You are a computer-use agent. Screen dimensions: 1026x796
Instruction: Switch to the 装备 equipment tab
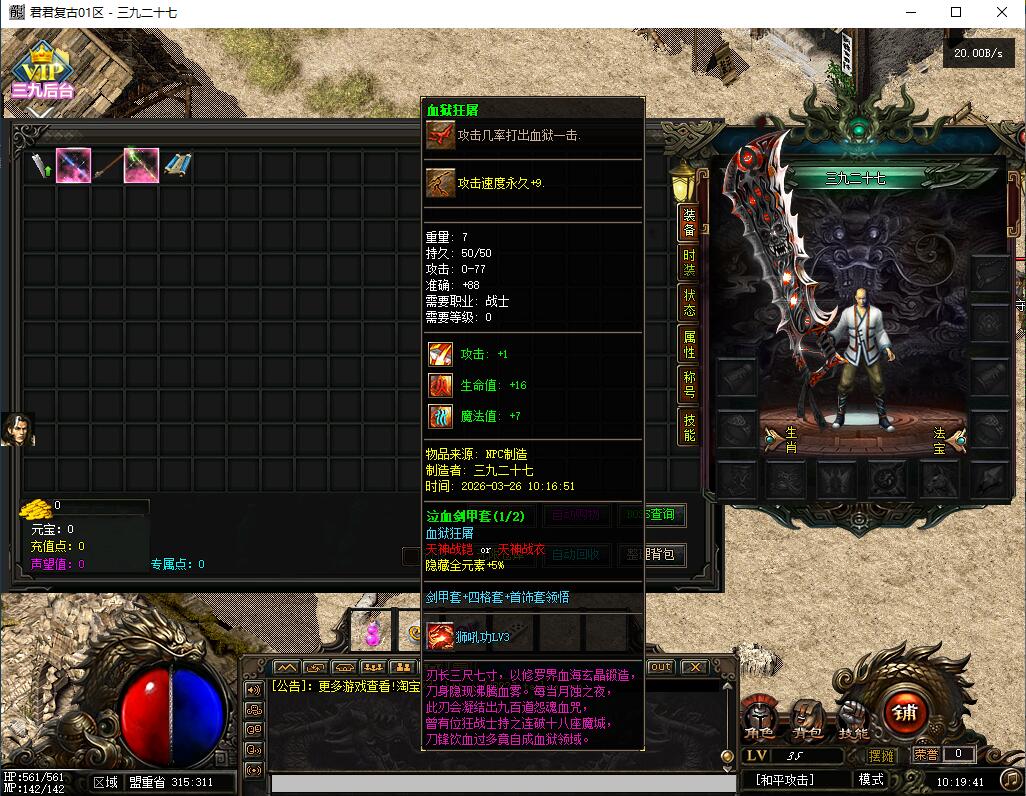pyautogui.click(x=689, y=222)
